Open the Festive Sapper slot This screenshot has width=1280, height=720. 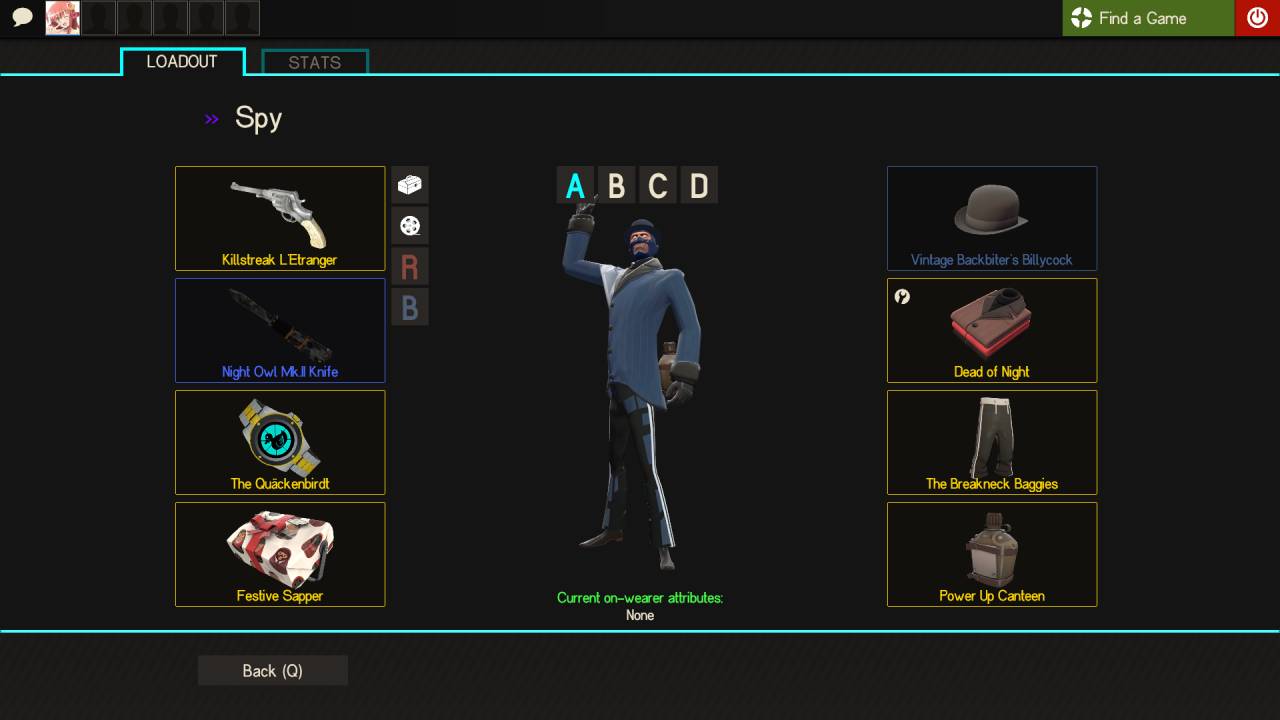point(280,554)
